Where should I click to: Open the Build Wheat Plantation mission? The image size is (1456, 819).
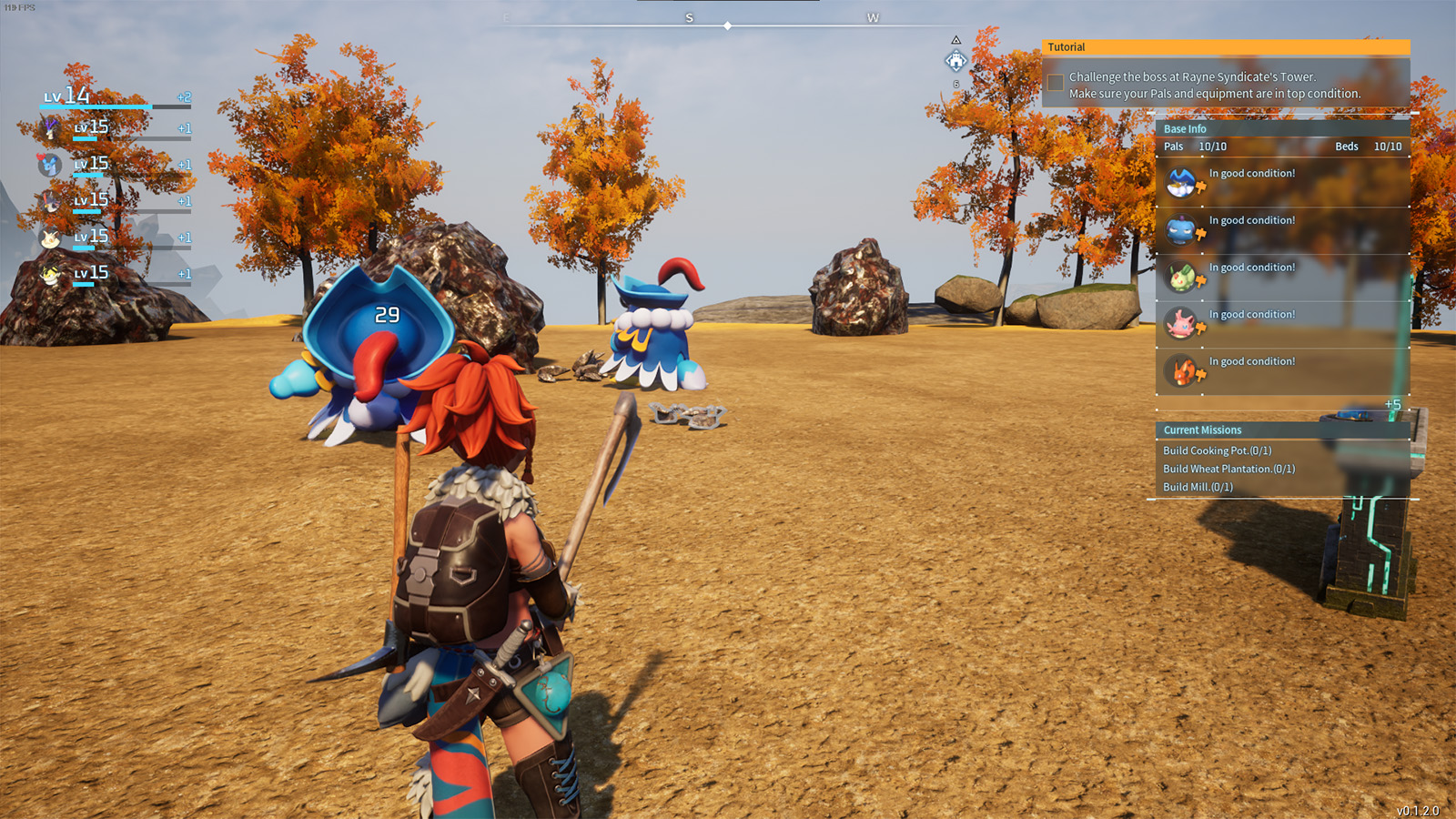(x=1228, y=469)
